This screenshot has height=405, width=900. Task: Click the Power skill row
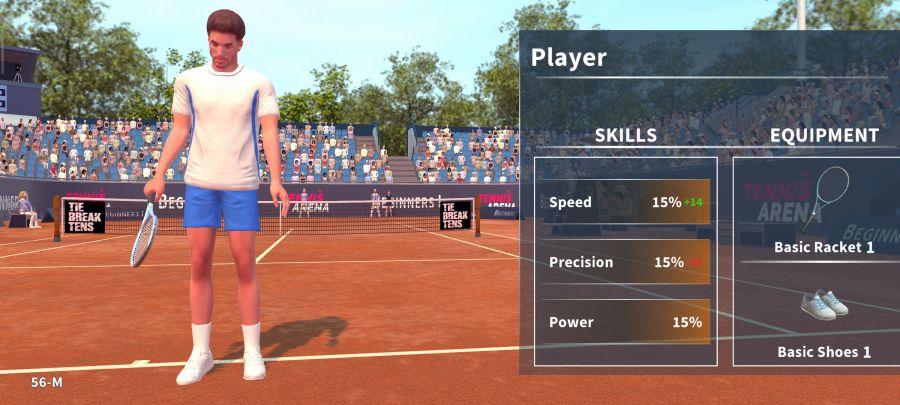pos(626,322)
